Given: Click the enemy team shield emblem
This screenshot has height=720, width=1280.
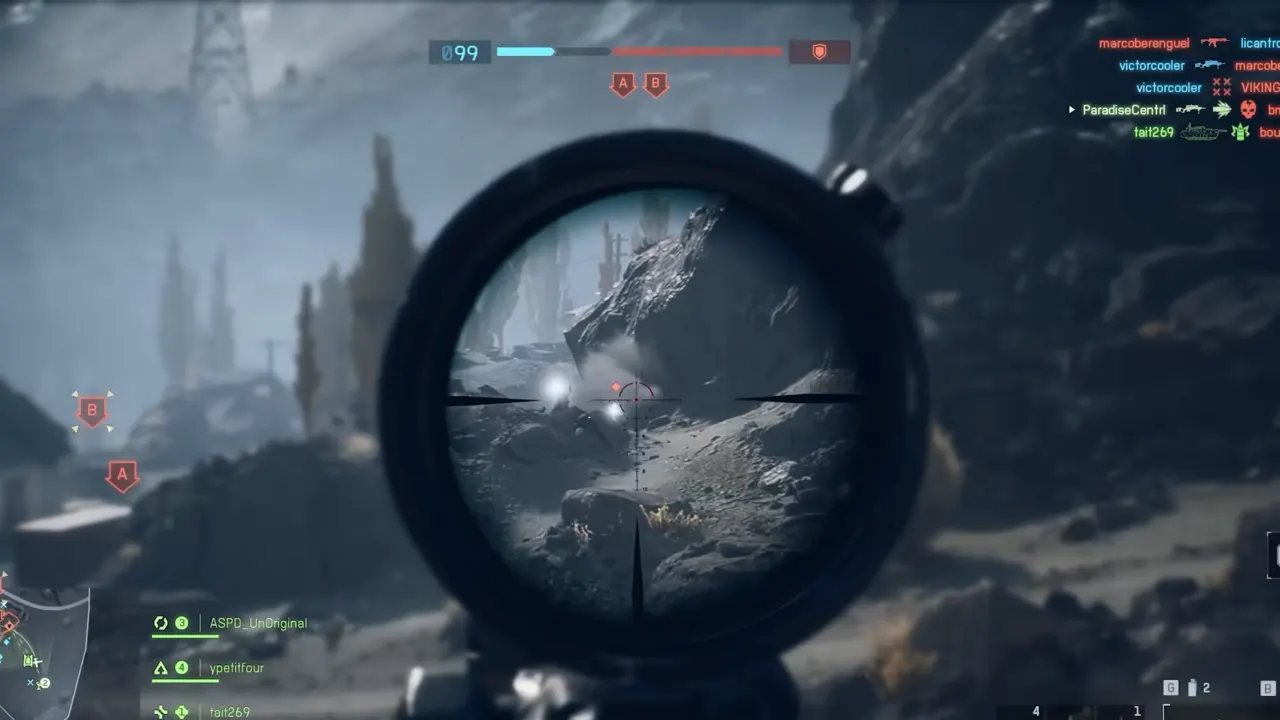Looking at the screenshot, I should coord(819,52).
